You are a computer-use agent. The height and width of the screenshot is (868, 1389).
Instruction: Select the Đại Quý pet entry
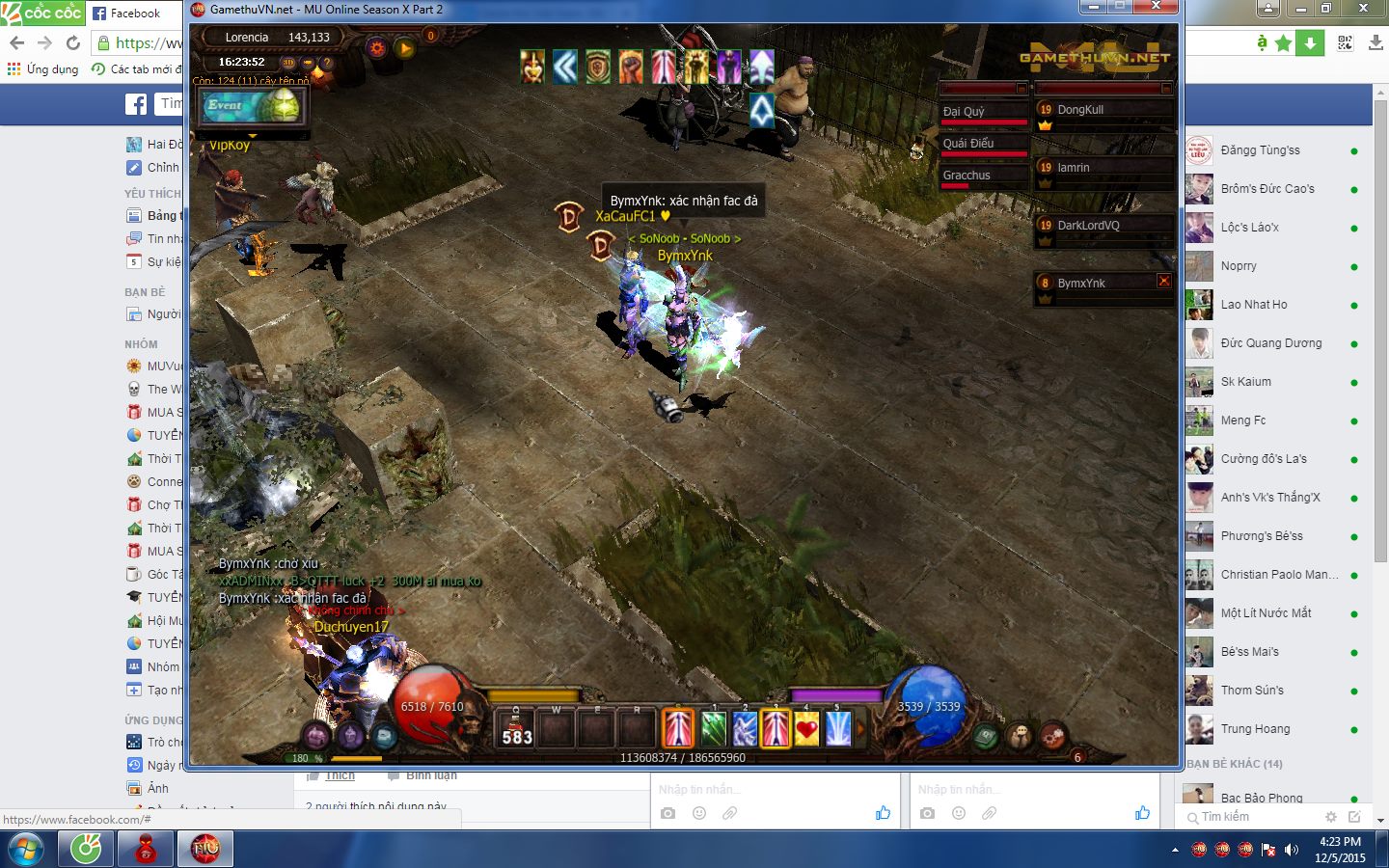click(x=984, y=112)
